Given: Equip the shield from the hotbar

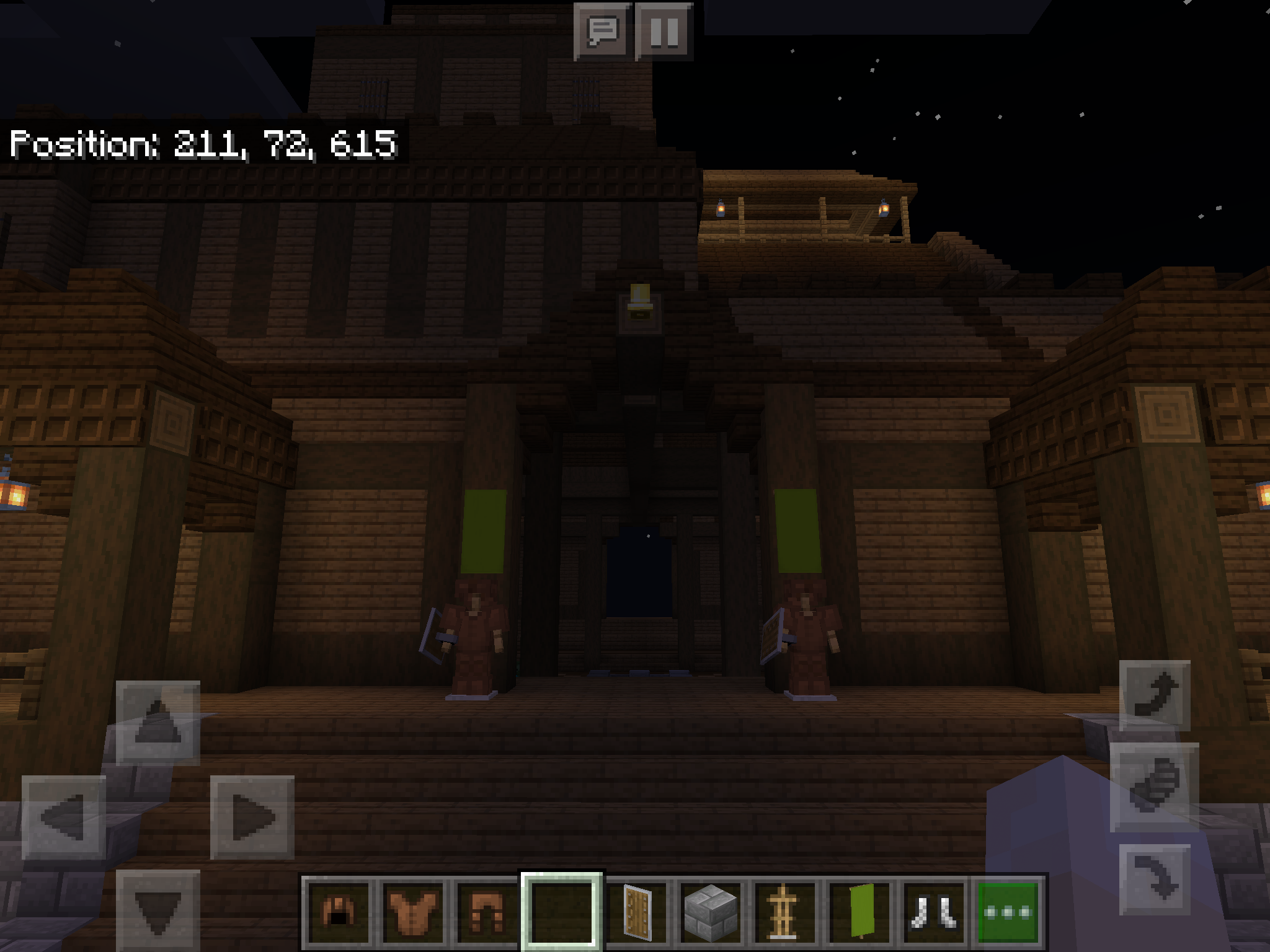Looking at the screenshot, I should [x=637, y=911].
